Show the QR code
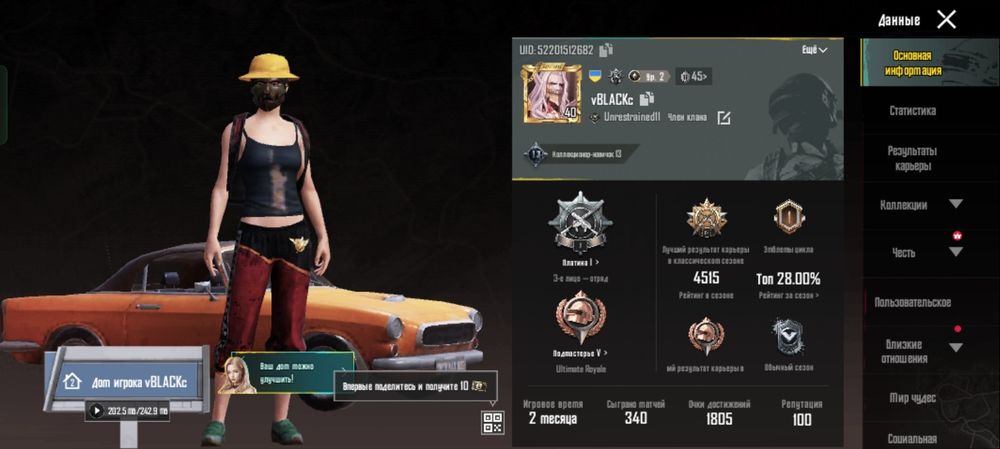1000x449 pixels. pyautogui.click(x=492, y=422)
